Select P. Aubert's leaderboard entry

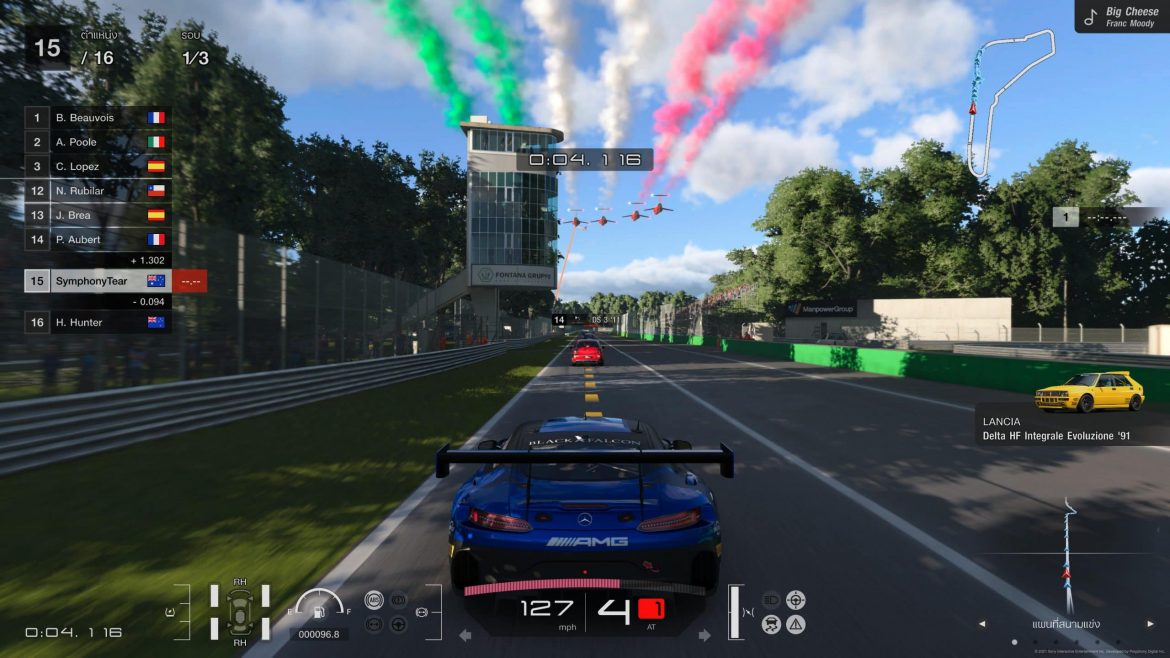(97, 239)
